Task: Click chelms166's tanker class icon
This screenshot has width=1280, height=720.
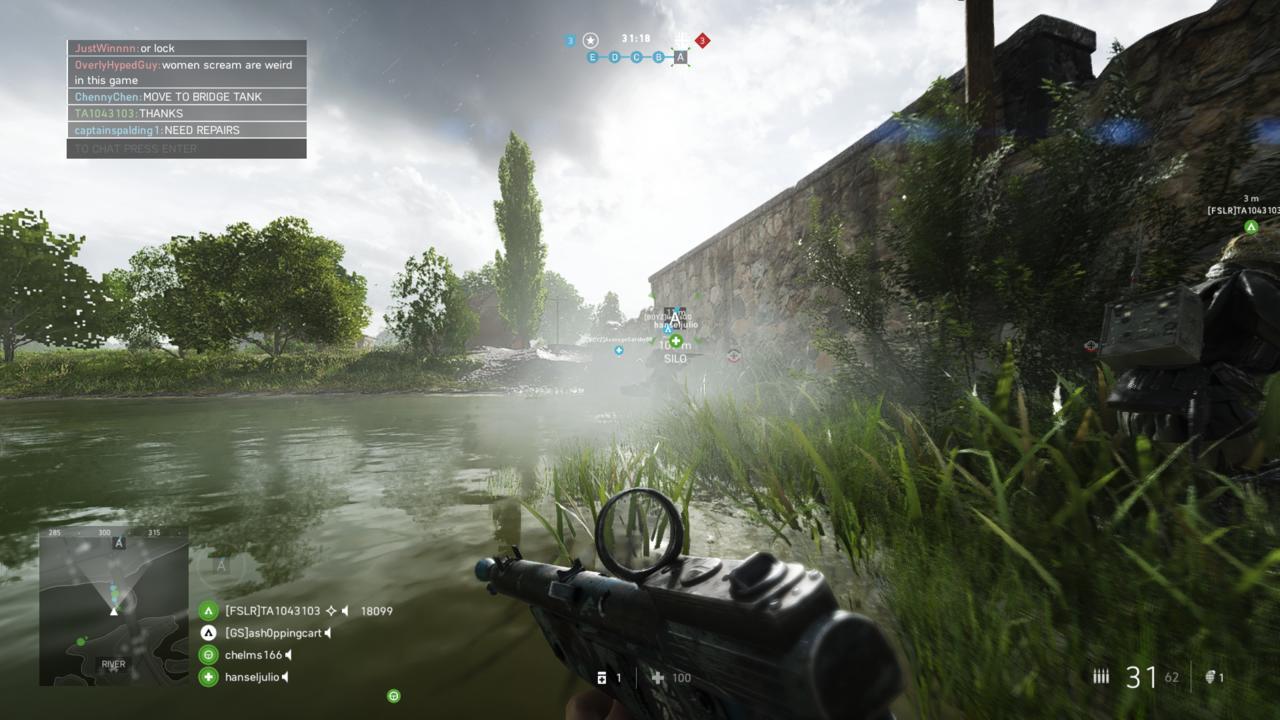Action: [x=208, y=655]
